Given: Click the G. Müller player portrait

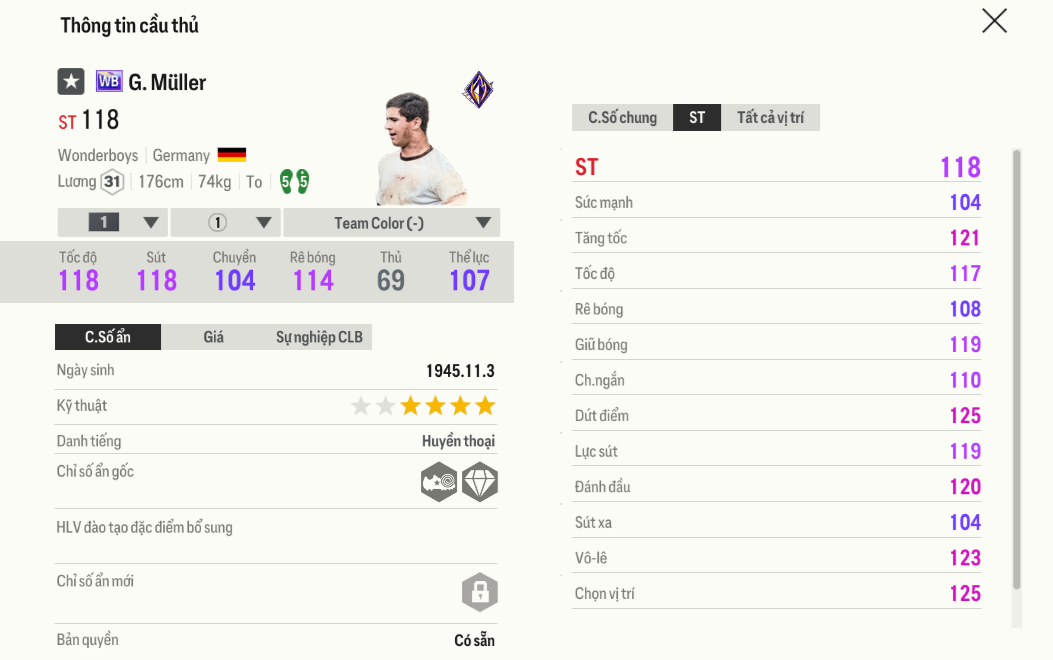Looking at the screenshot, I should point(418,149).
